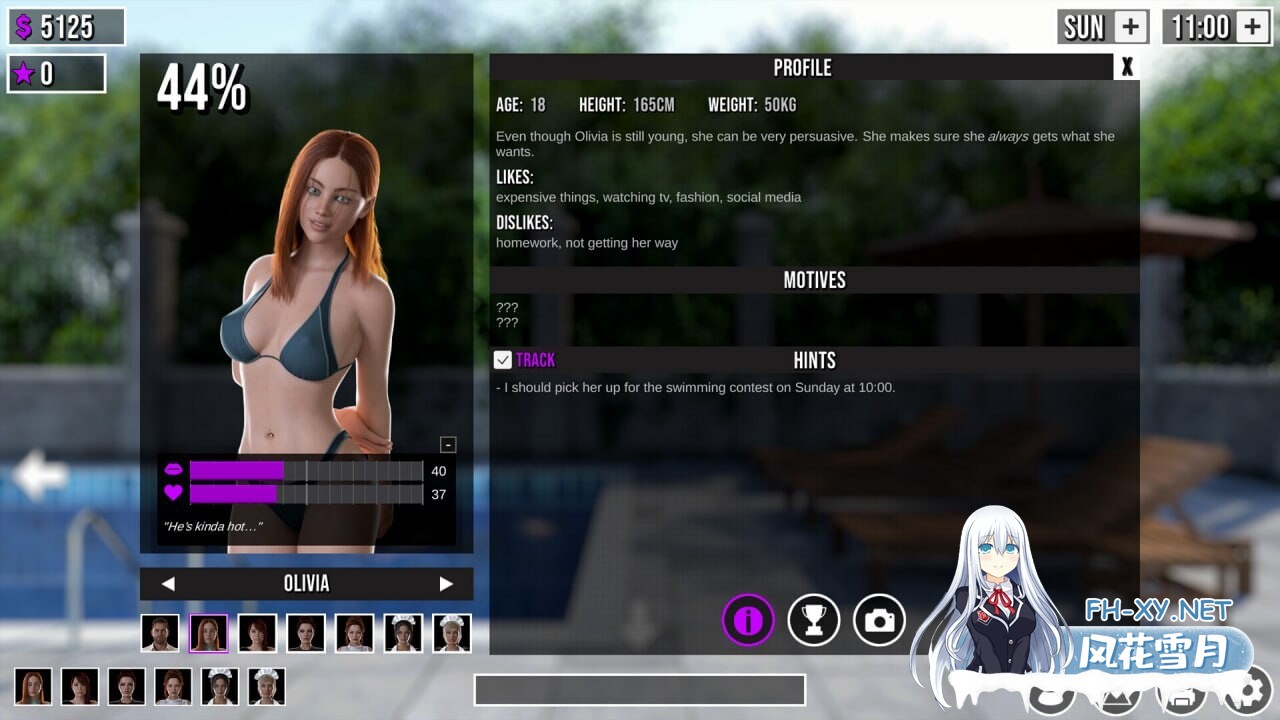The image size is (1280, 720).
Task: Browse to the next girl with right arrow
Action: click(447, 583)
